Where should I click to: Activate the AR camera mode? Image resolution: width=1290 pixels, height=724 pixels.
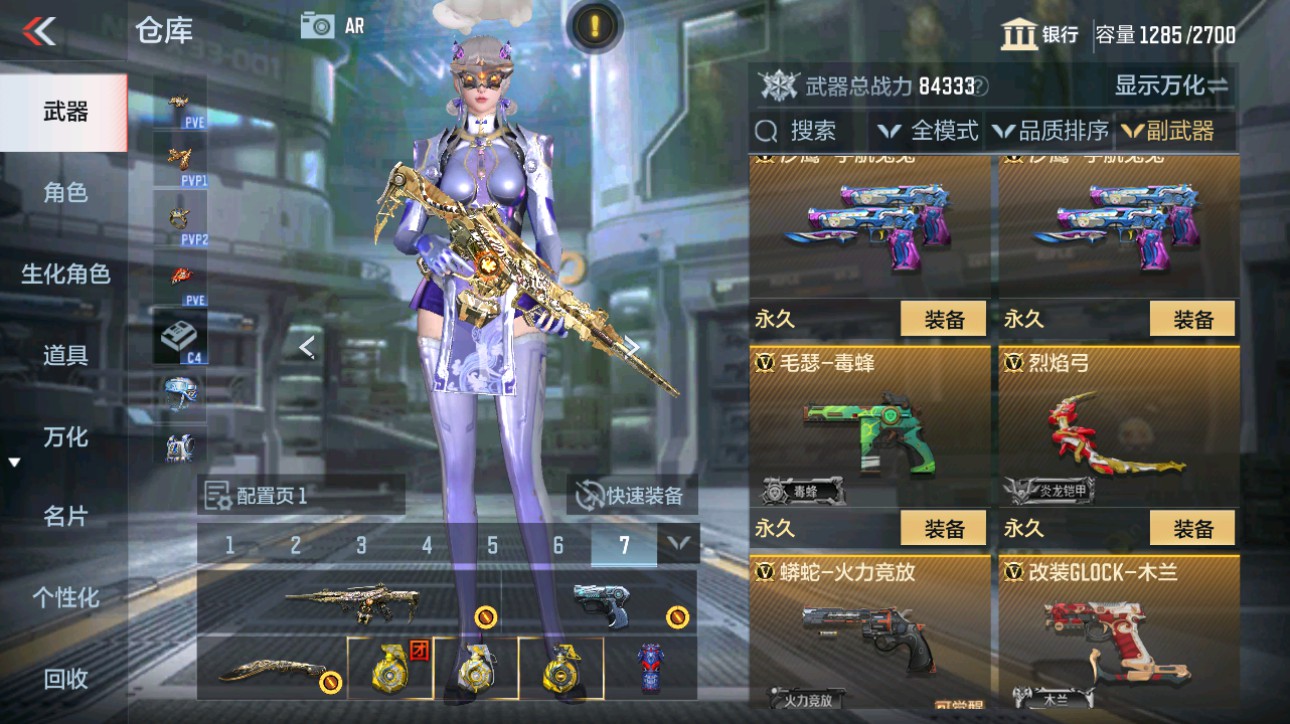tap(330, 27)
